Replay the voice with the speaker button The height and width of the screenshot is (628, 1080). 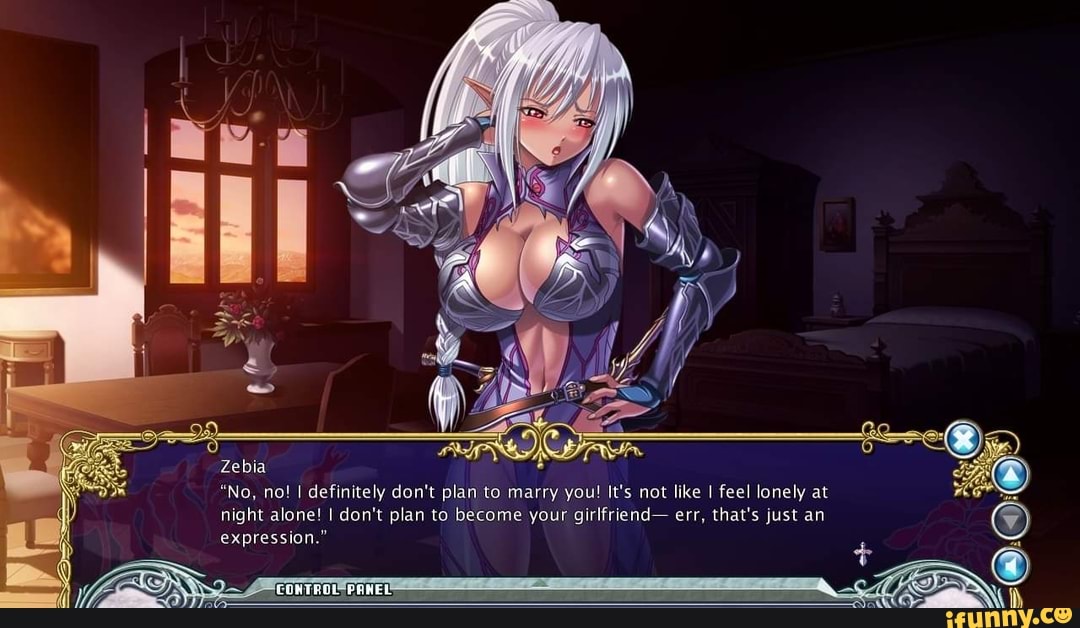point(1008,566)
